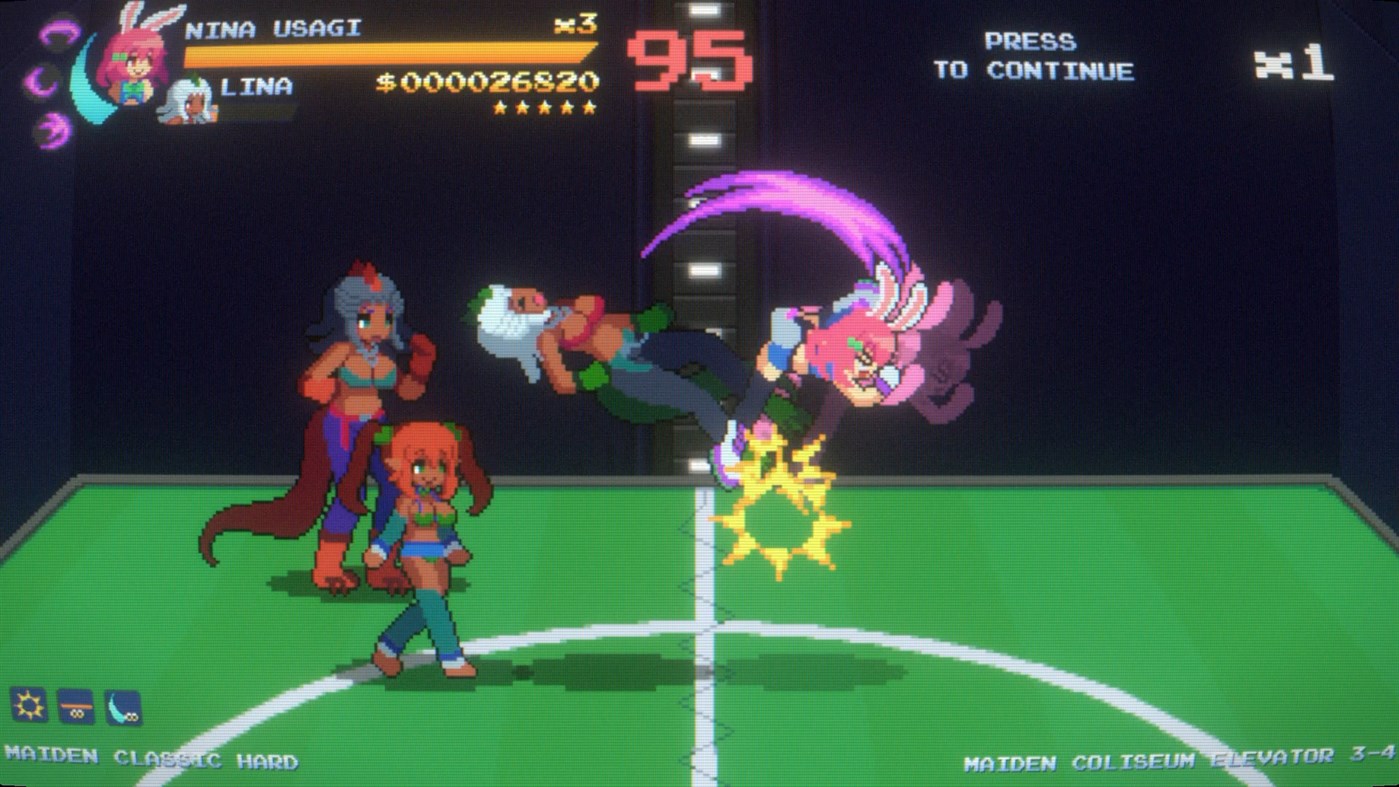Click Lina's white-haired portrait

click(x=190, y=100)
